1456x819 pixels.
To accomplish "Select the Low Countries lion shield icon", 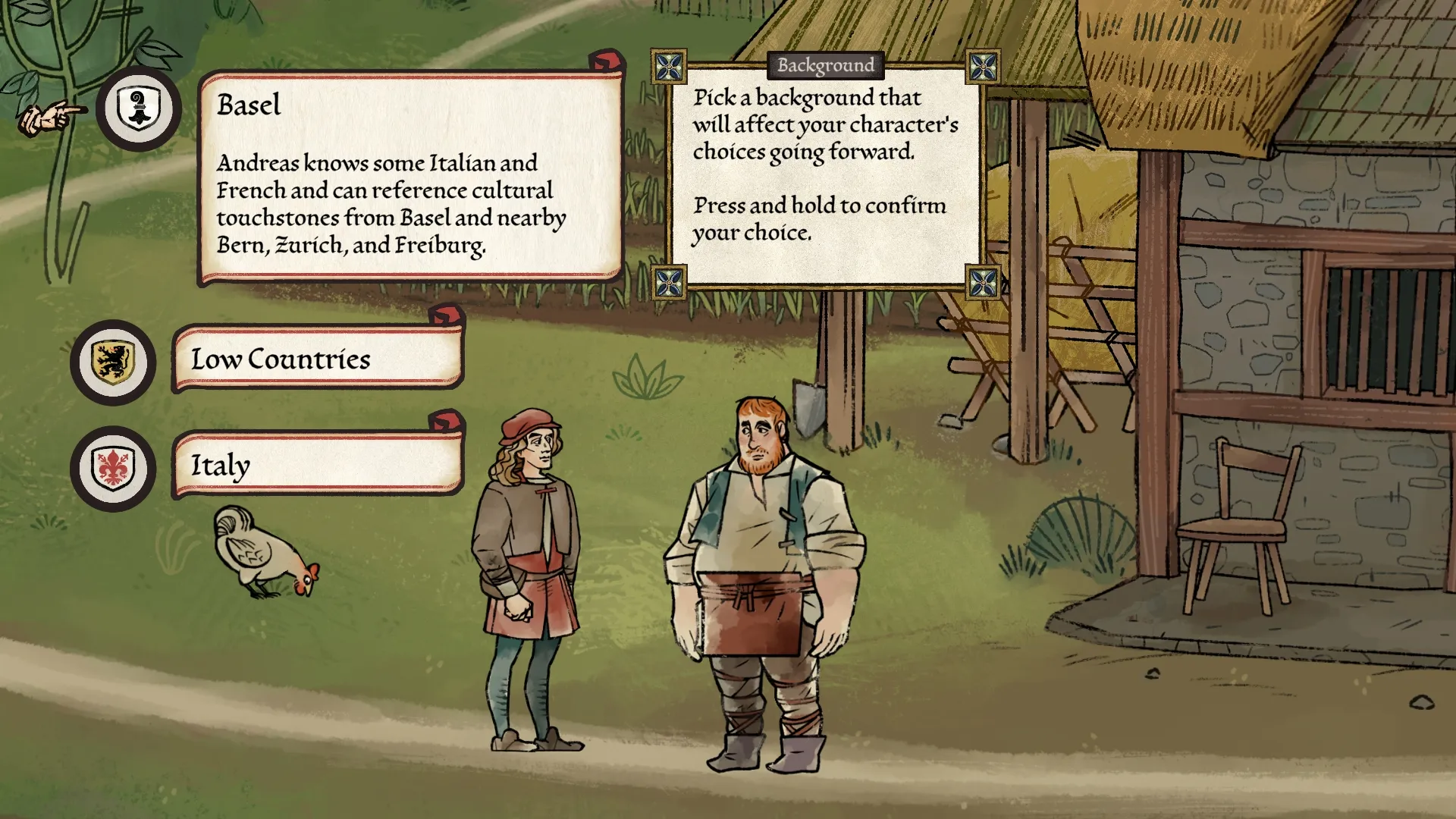I will [x=112, y=363].
